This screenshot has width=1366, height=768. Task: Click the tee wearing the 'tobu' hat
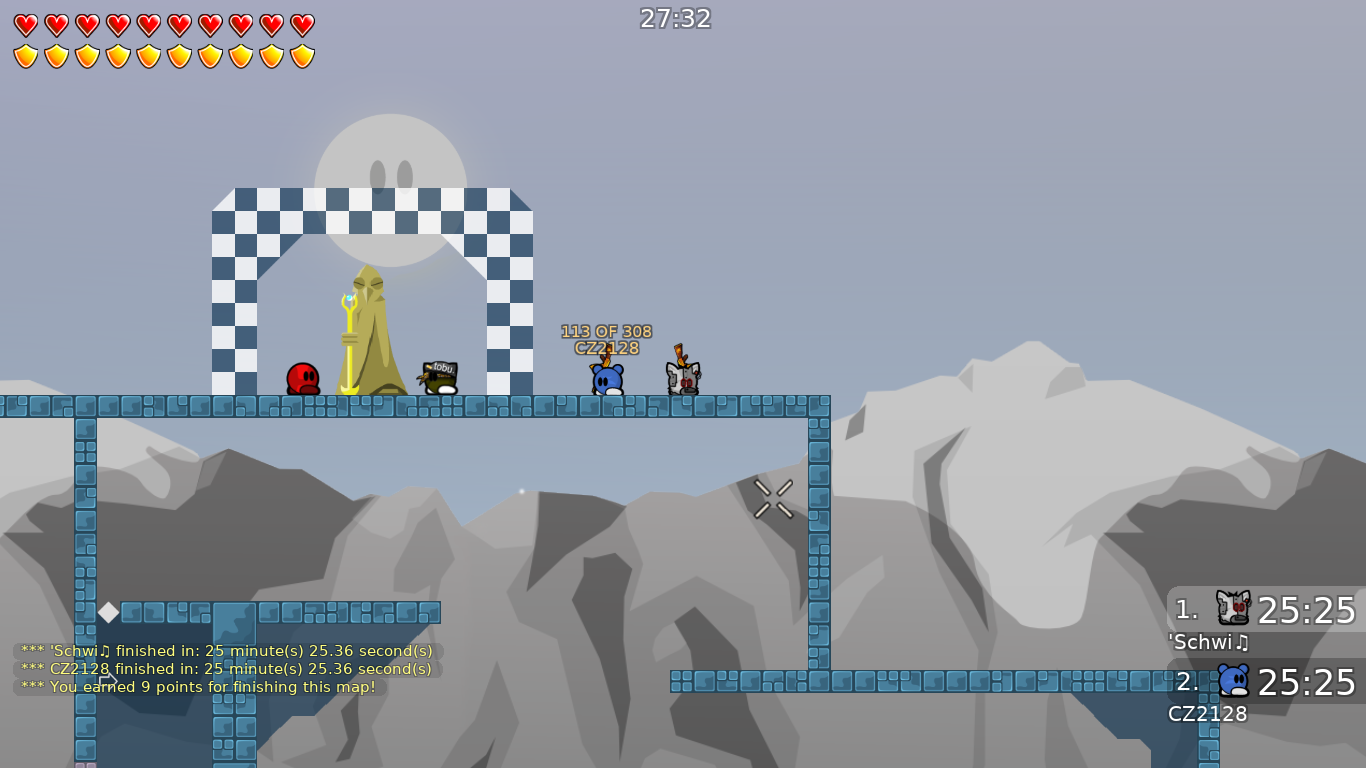tap(441, 375)
